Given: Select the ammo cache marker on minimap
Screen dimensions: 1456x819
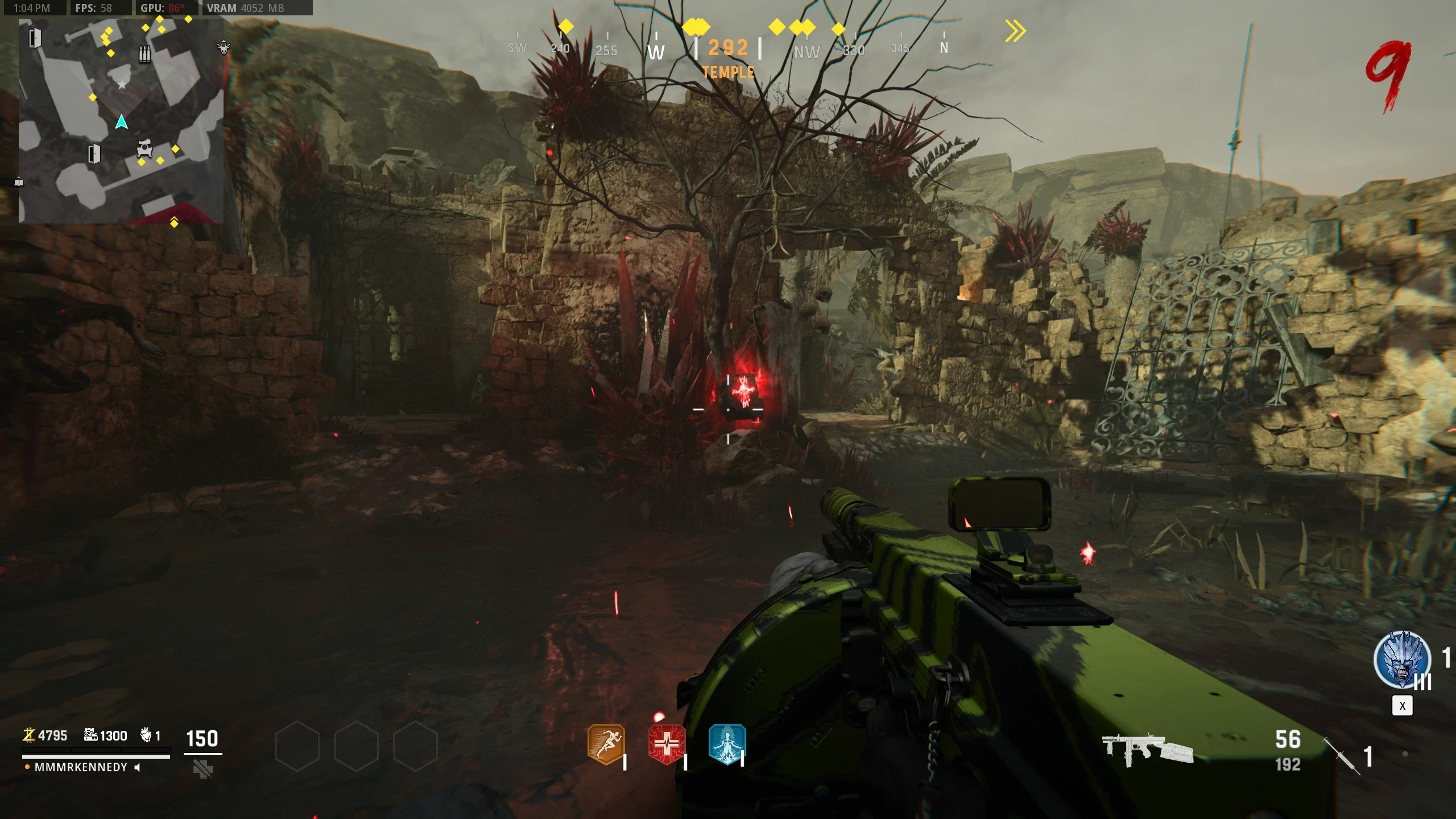Looking at the screenshot, I should 145,55.
